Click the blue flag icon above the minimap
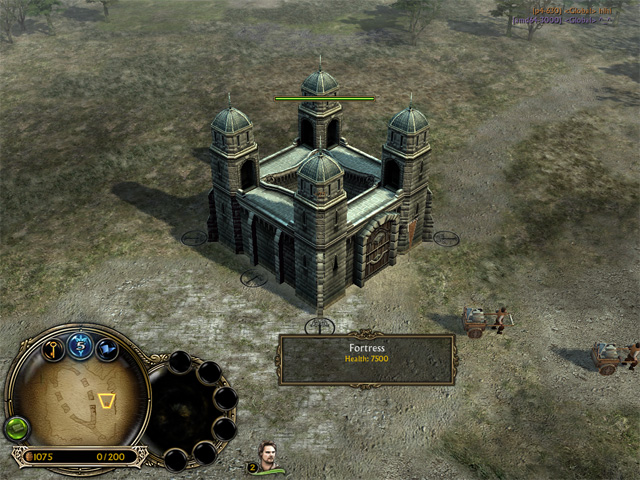640x480 pixels. (107, 349)
